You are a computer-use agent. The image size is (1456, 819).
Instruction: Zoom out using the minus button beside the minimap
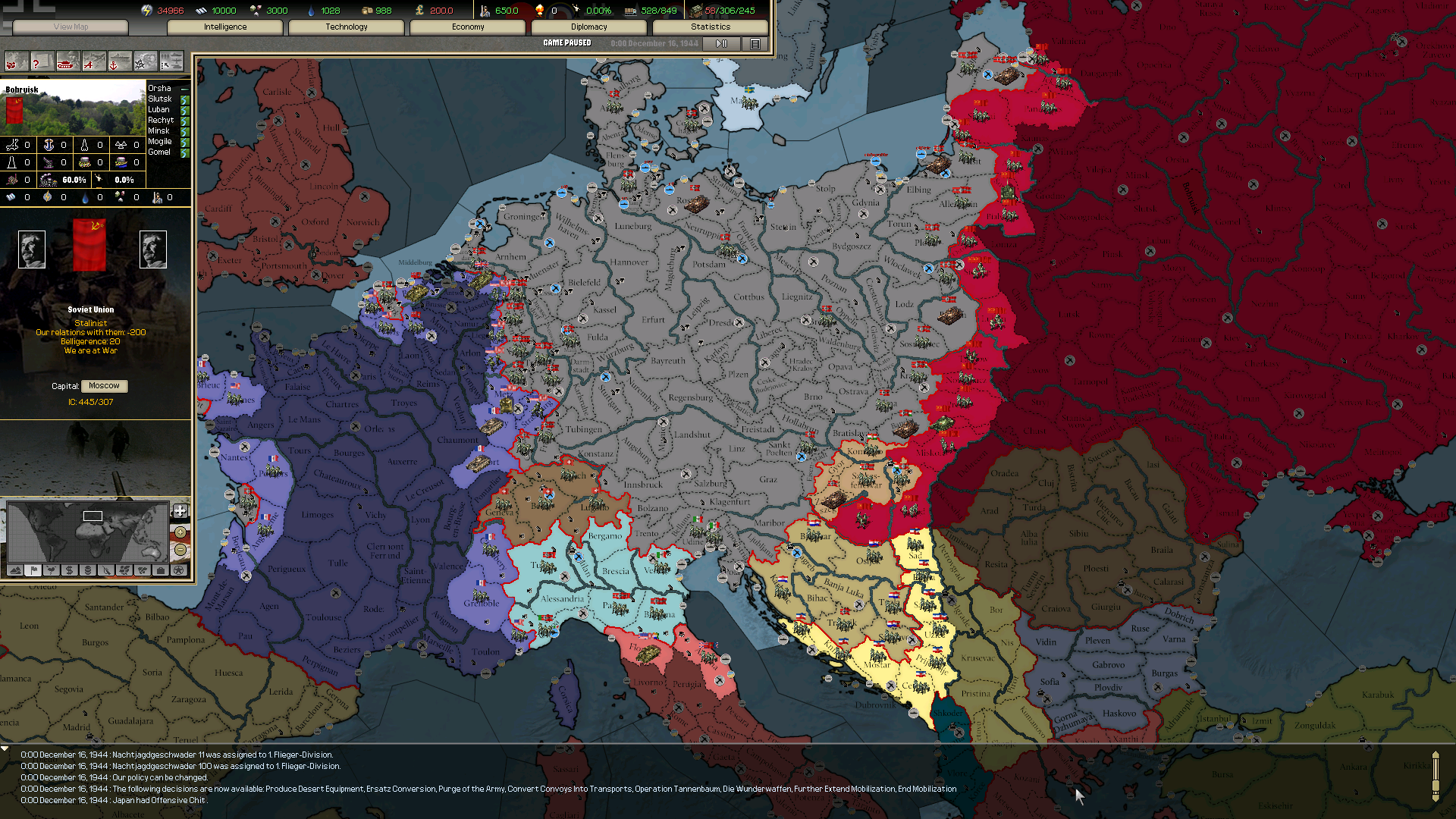point(180,551)
